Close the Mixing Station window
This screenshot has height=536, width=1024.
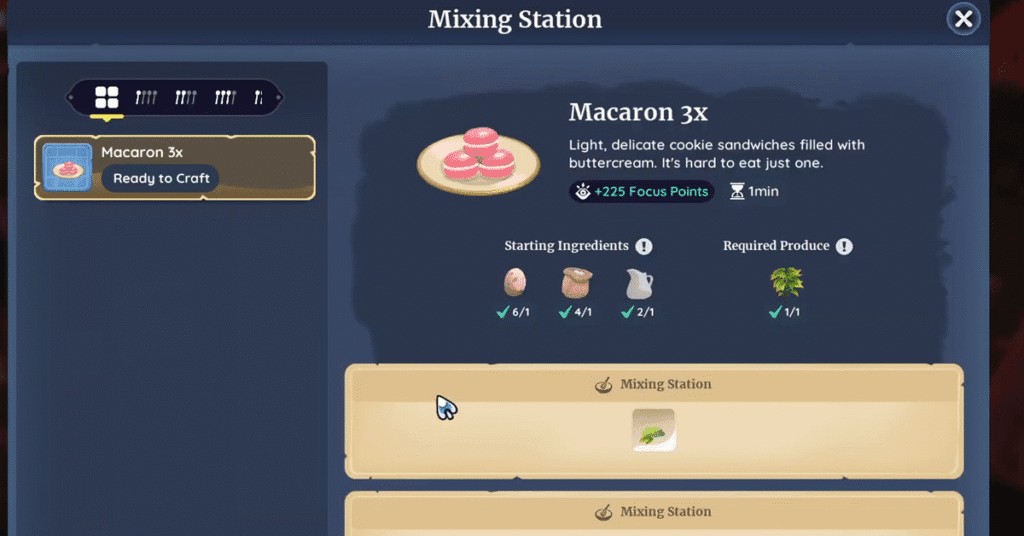pyautogui.click(x=963, y=18)
